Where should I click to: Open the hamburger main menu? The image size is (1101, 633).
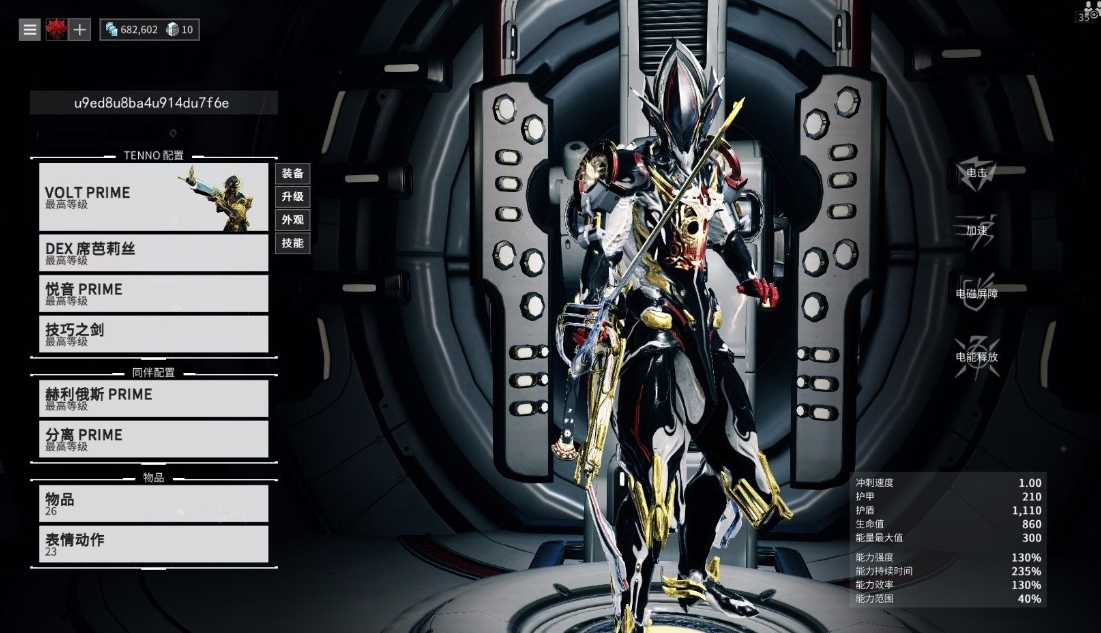30,30
